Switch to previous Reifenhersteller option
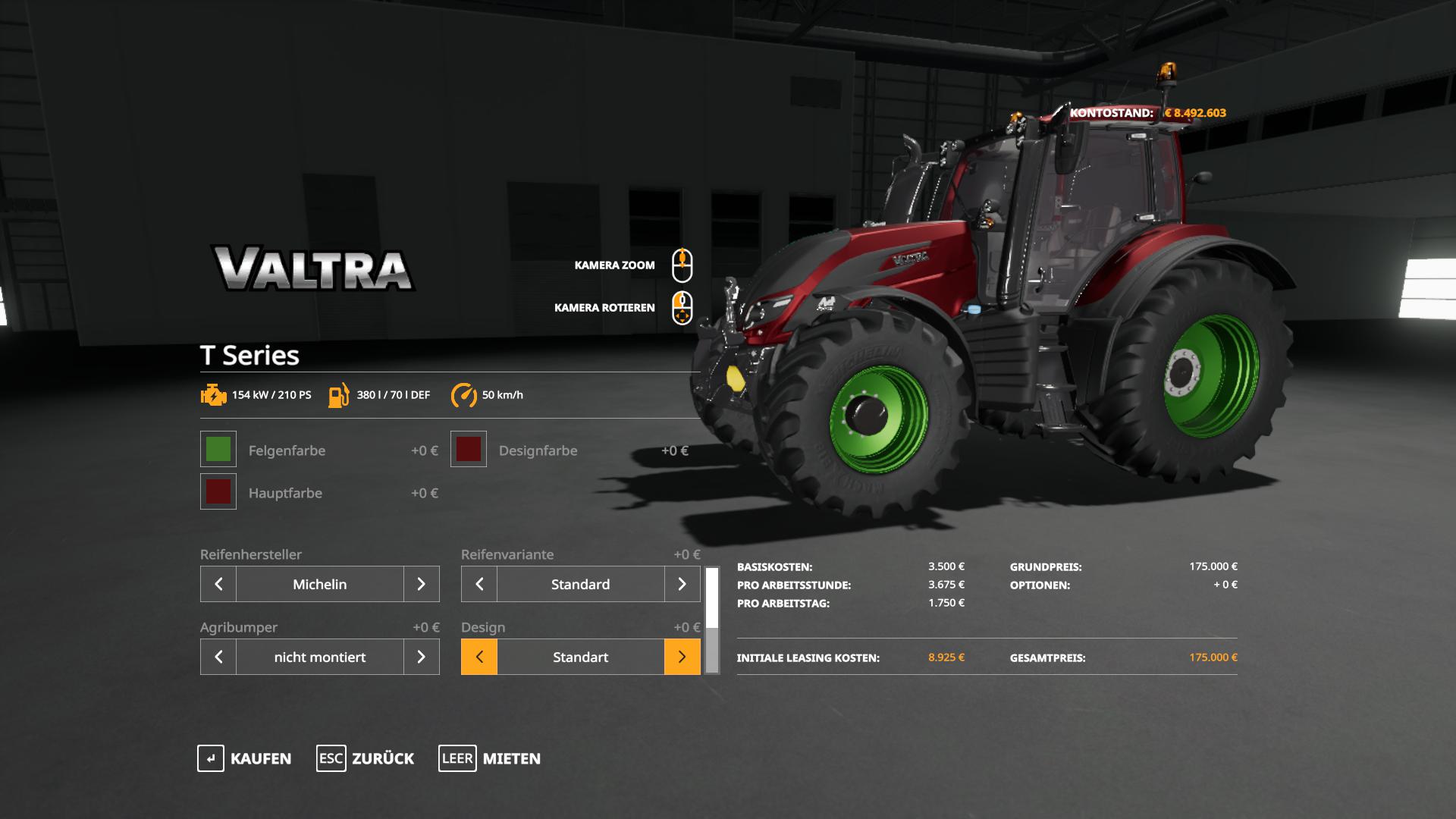Screen dimensions: 1456x819 (x=218, y=584)
